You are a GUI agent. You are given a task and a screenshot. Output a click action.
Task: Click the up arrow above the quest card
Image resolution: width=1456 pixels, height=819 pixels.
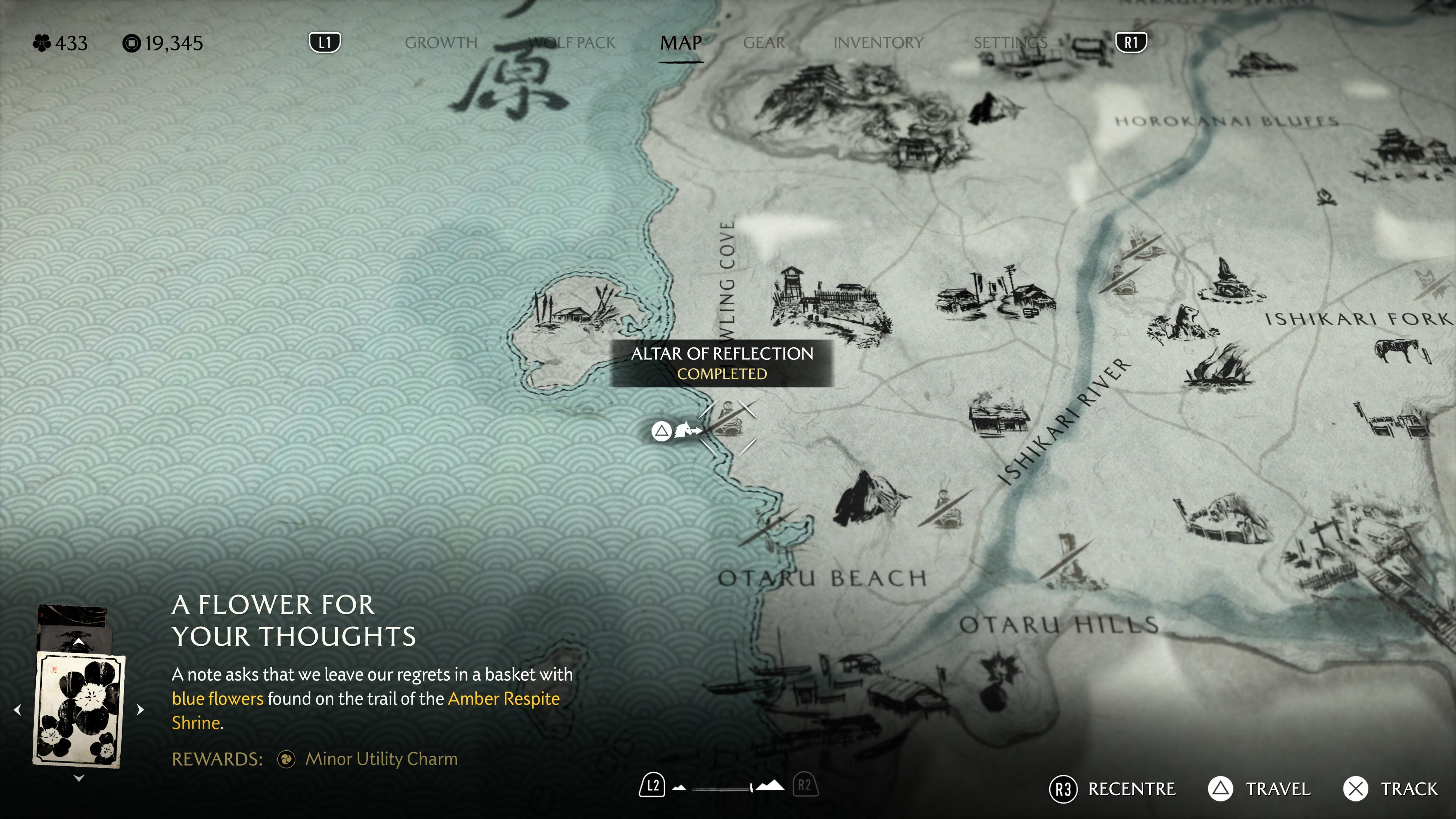point(78,642)
